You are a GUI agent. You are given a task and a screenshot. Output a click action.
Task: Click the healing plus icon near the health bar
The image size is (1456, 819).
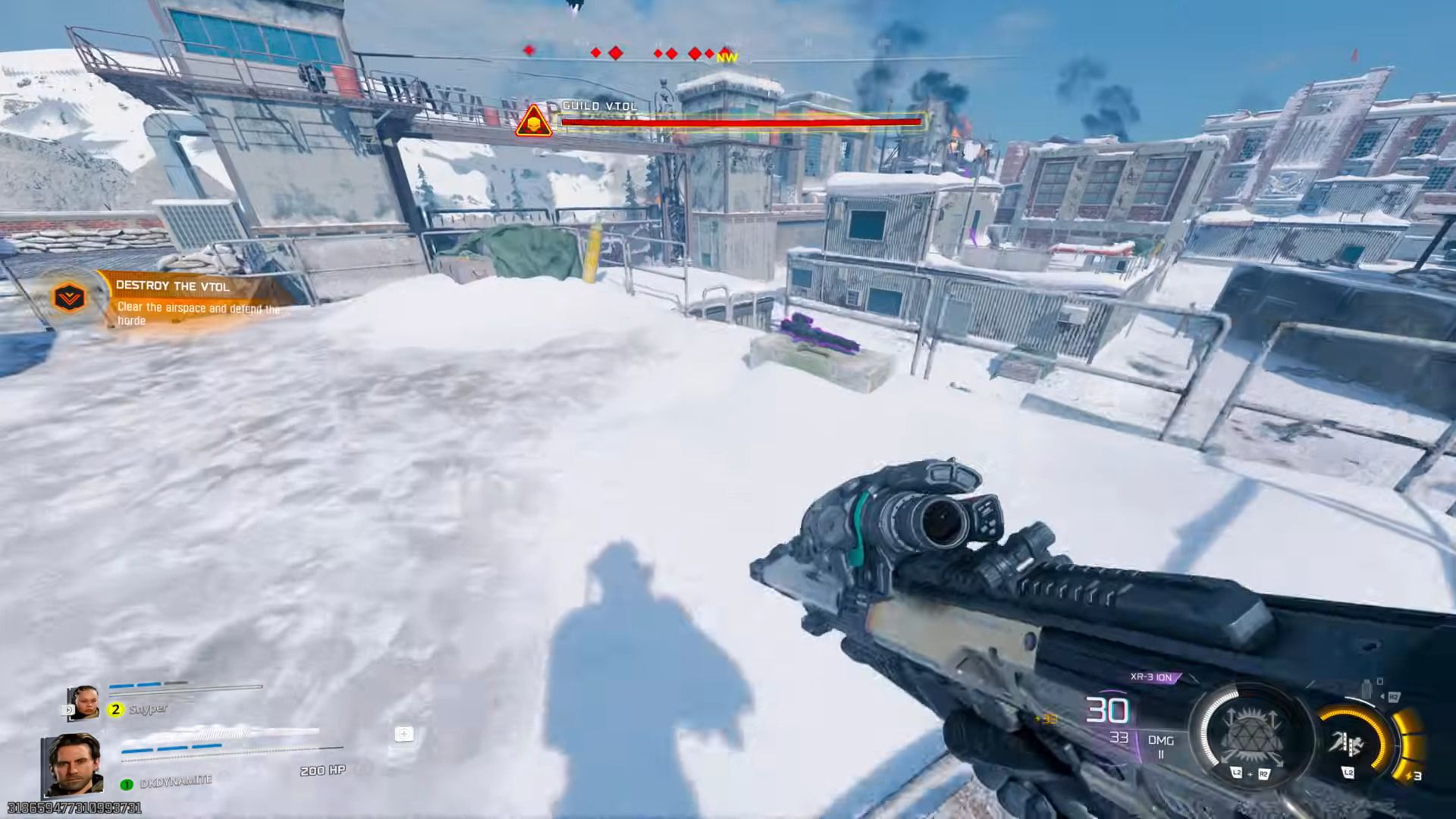click(x=404, y=735)
